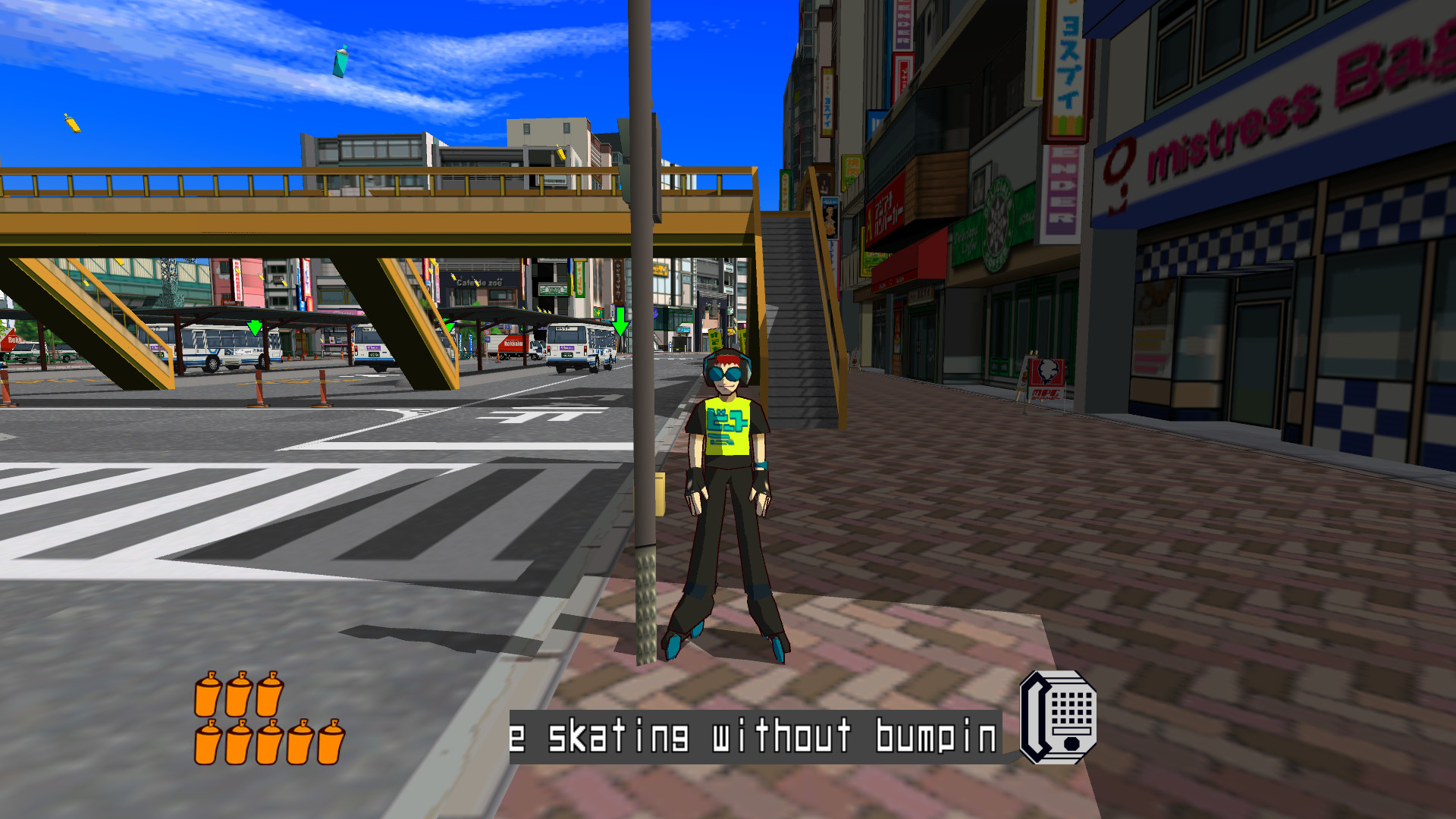Image resolution: width=1456 pixels, height=819 pixels.
Task: Click the last spray can in the bottom row
Action: point(330,747)
